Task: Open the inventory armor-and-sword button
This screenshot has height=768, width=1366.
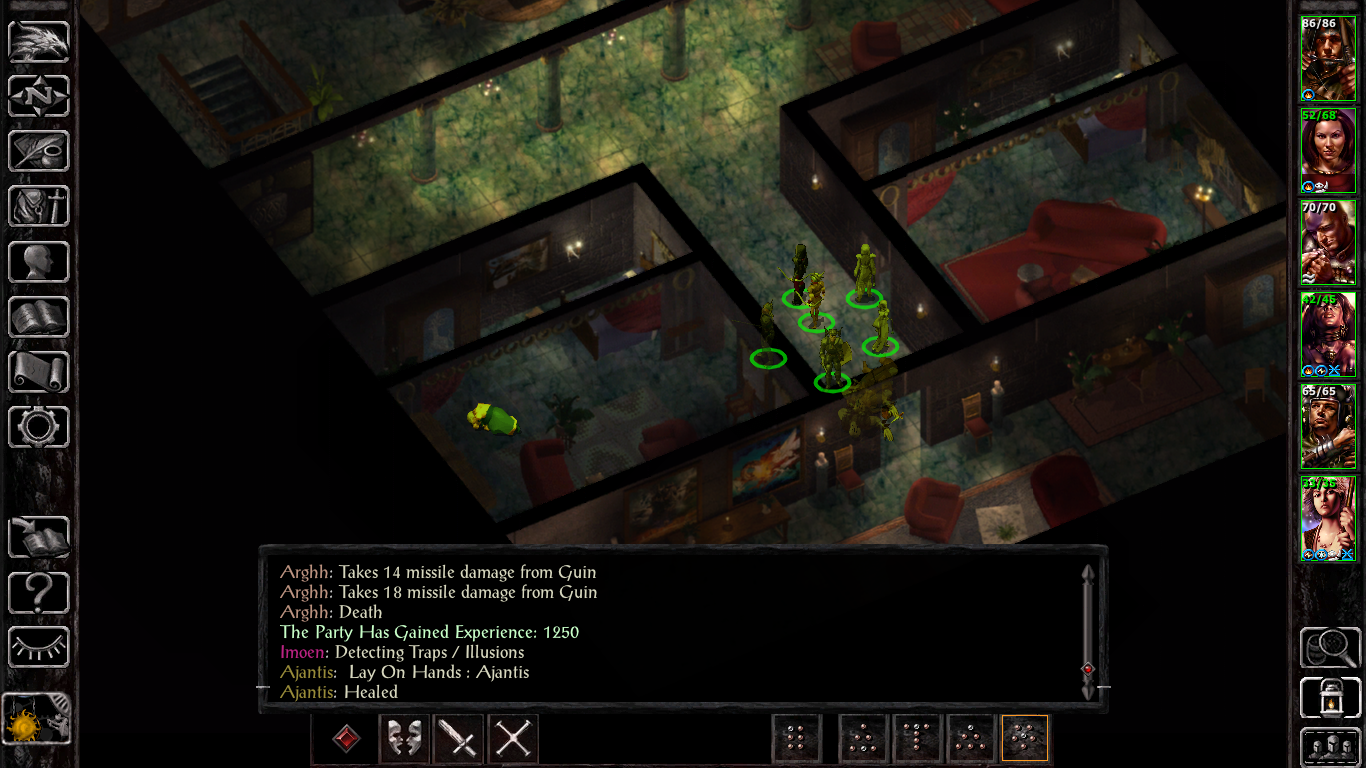Action: [39, 206]
